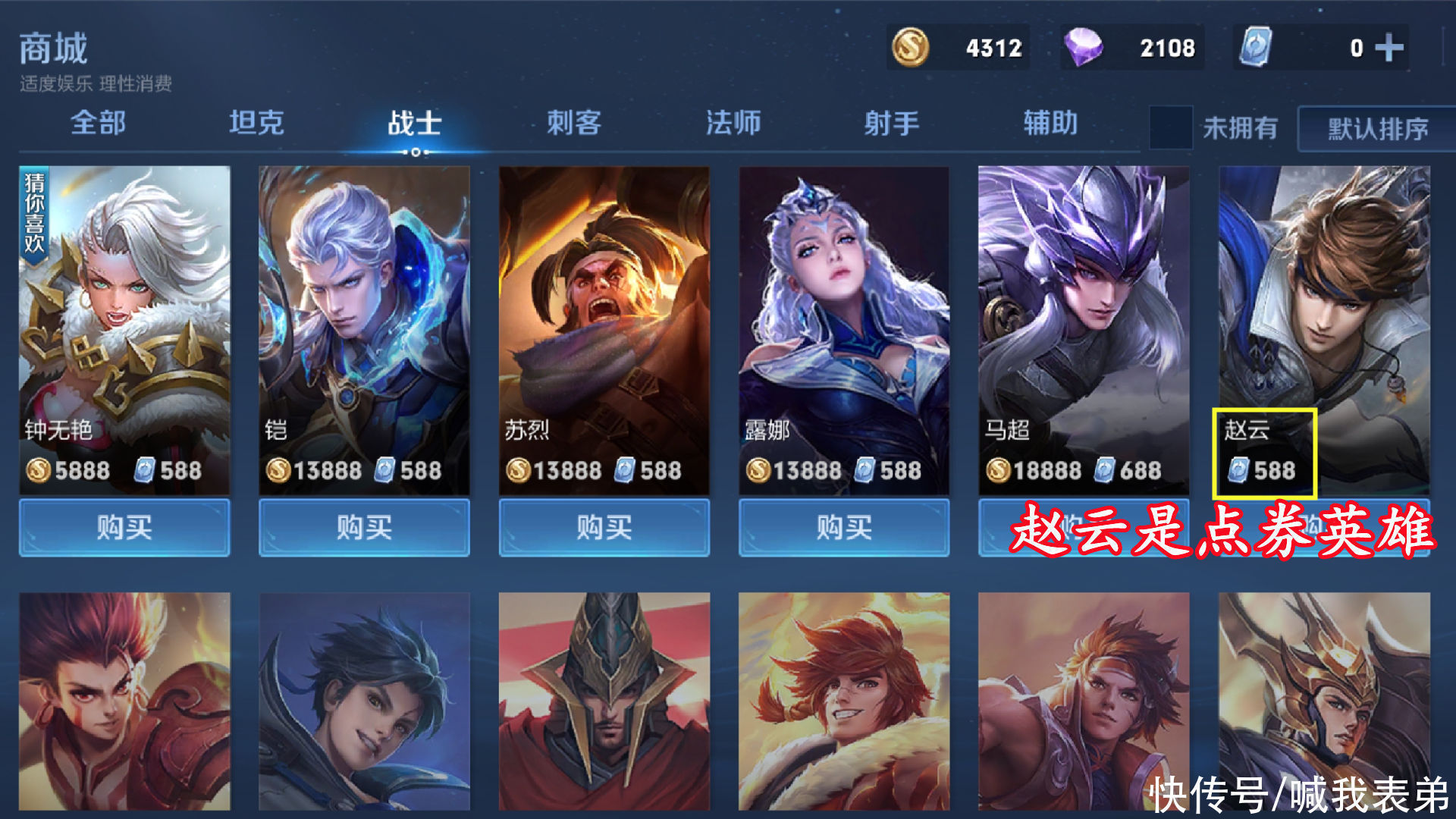1456x819 pixels.
Task: Choose the 铠 hero portrait card
Action: (364, 318)
